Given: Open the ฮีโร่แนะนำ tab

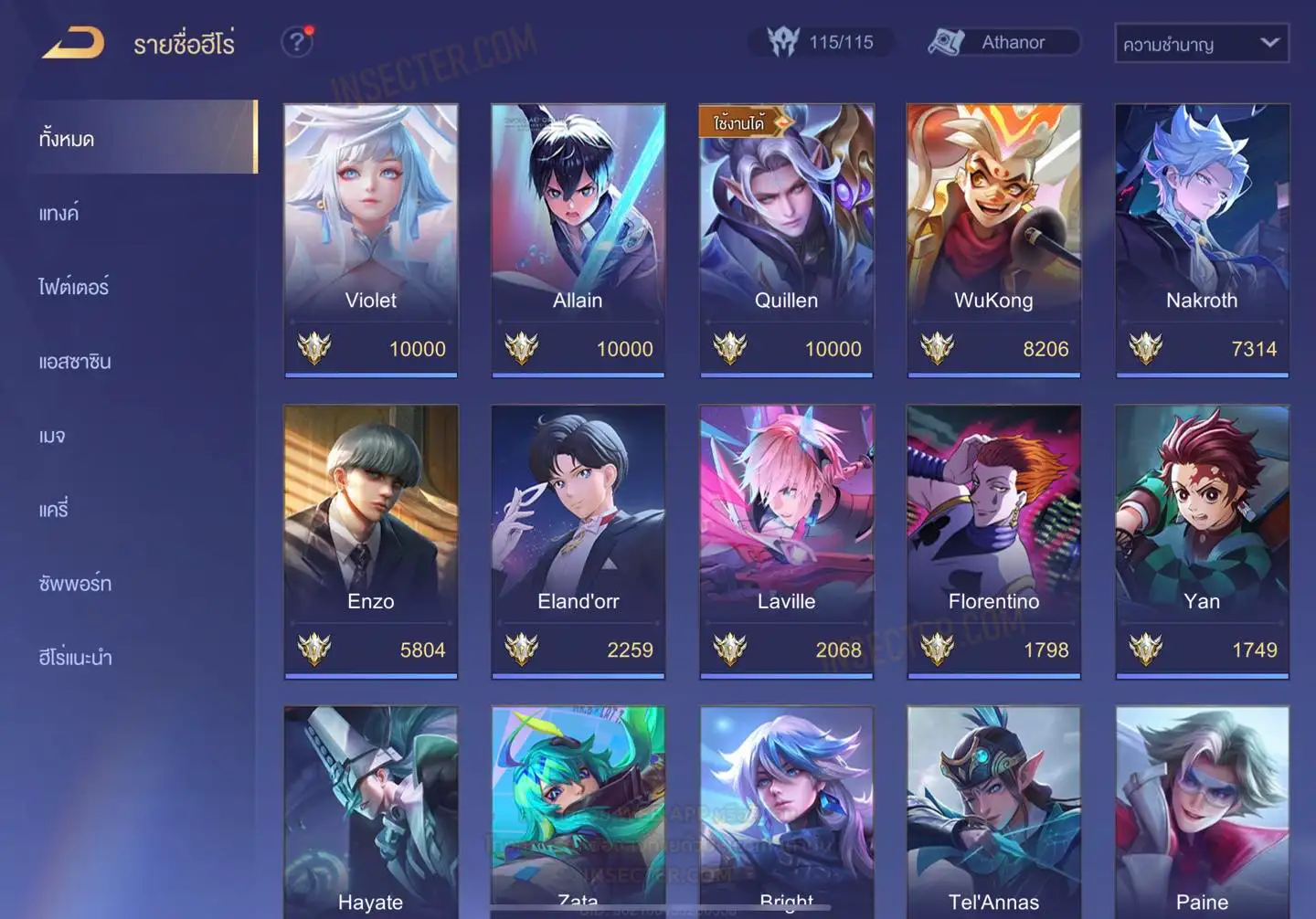Looking at the screenshot, I should pos(75,658).
